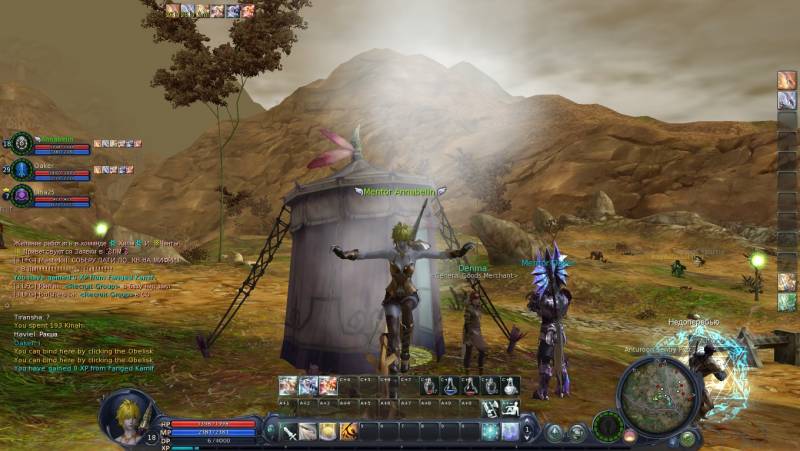Activate the glowing blue orb skill on hotbar
This screenshot has height=451, width=800.
[490, 431]
